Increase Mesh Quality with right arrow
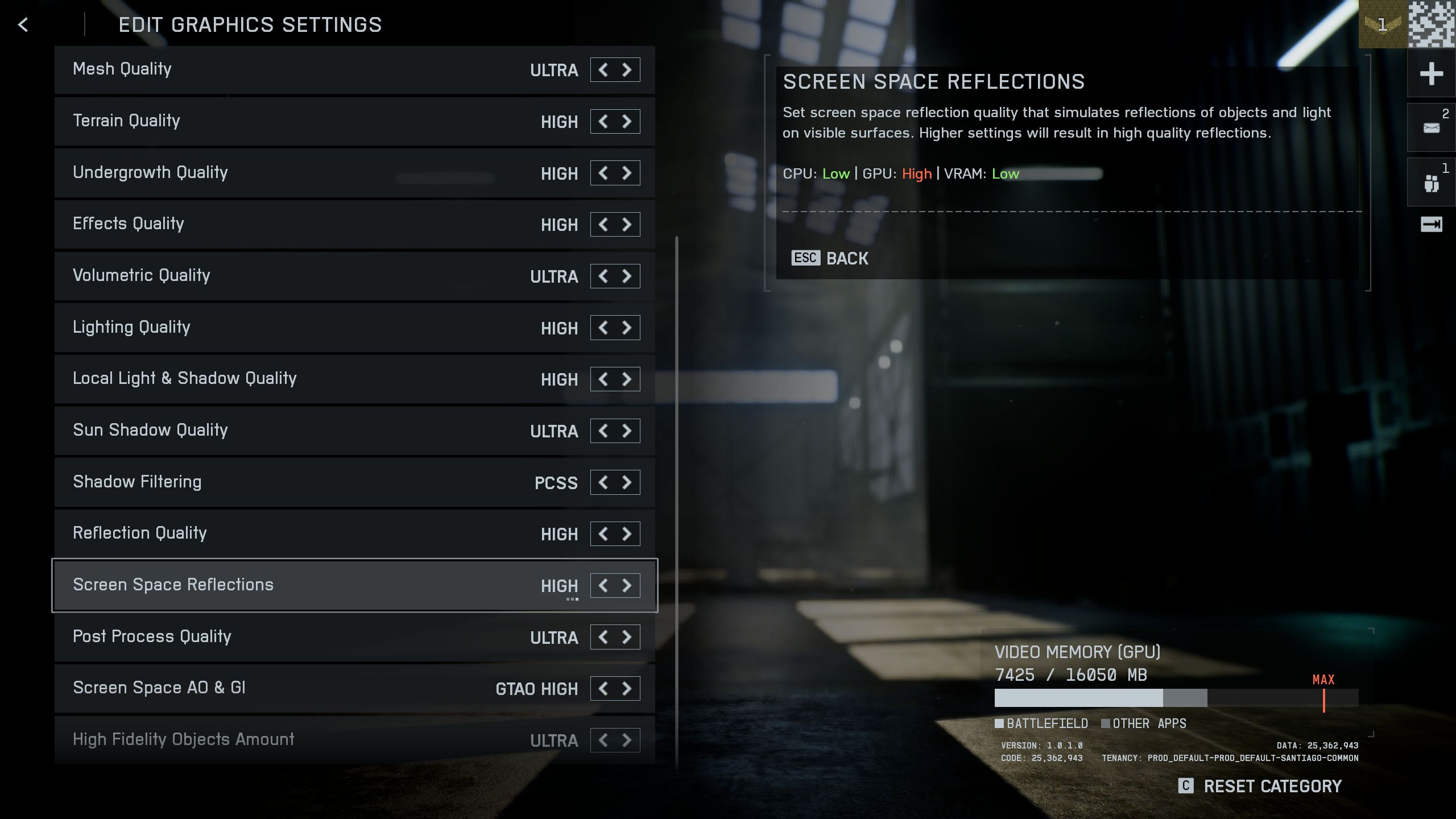 point(627,70)
